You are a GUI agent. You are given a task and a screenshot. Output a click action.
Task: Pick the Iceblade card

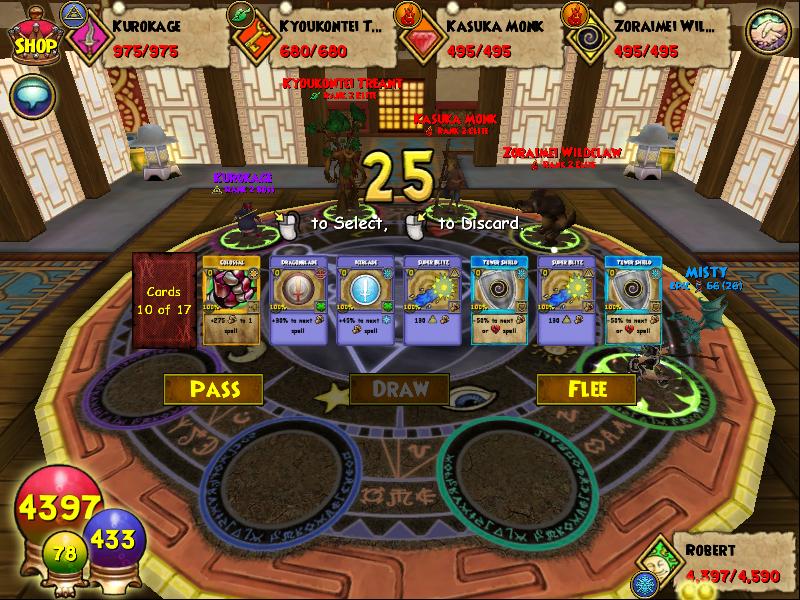[365, 300]
